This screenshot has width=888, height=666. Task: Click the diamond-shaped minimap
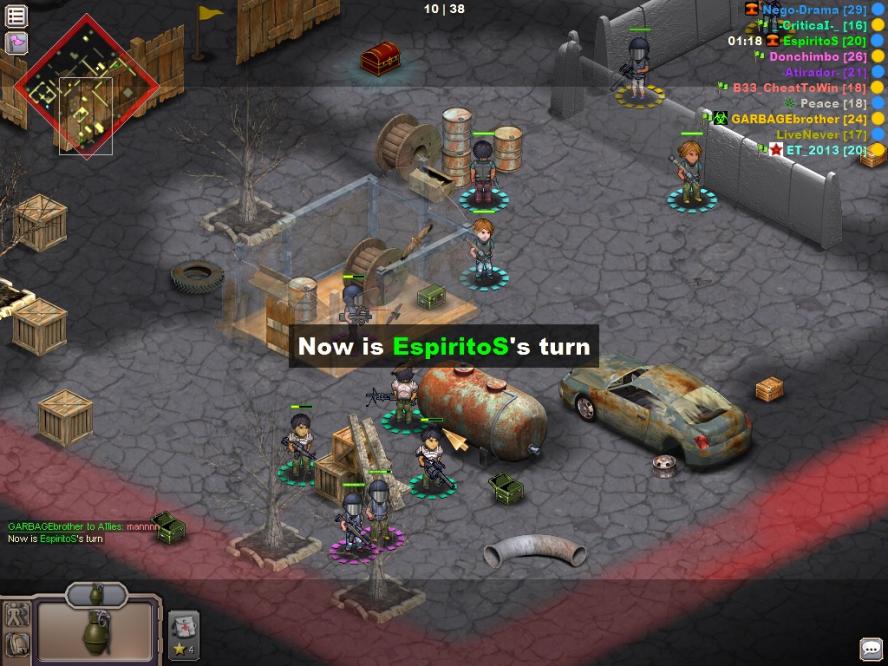coord(87,85)
